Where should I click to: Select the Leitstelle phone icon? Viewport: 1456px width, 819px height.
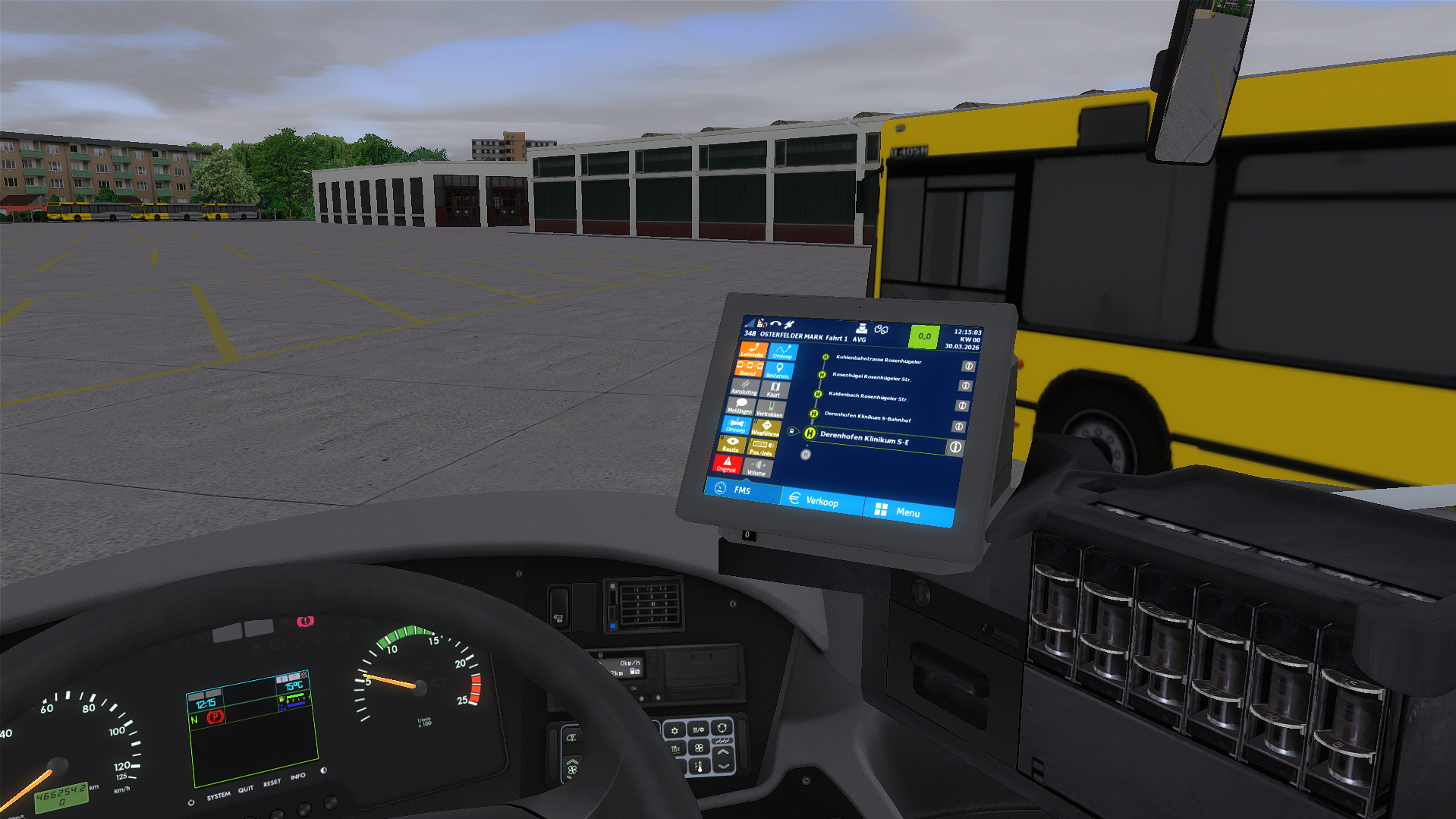(x=753, y=348)
